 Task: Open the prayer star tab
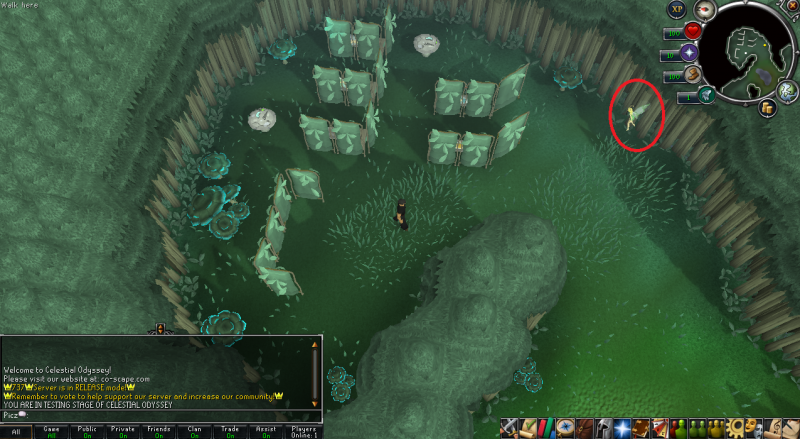point(621,428)
